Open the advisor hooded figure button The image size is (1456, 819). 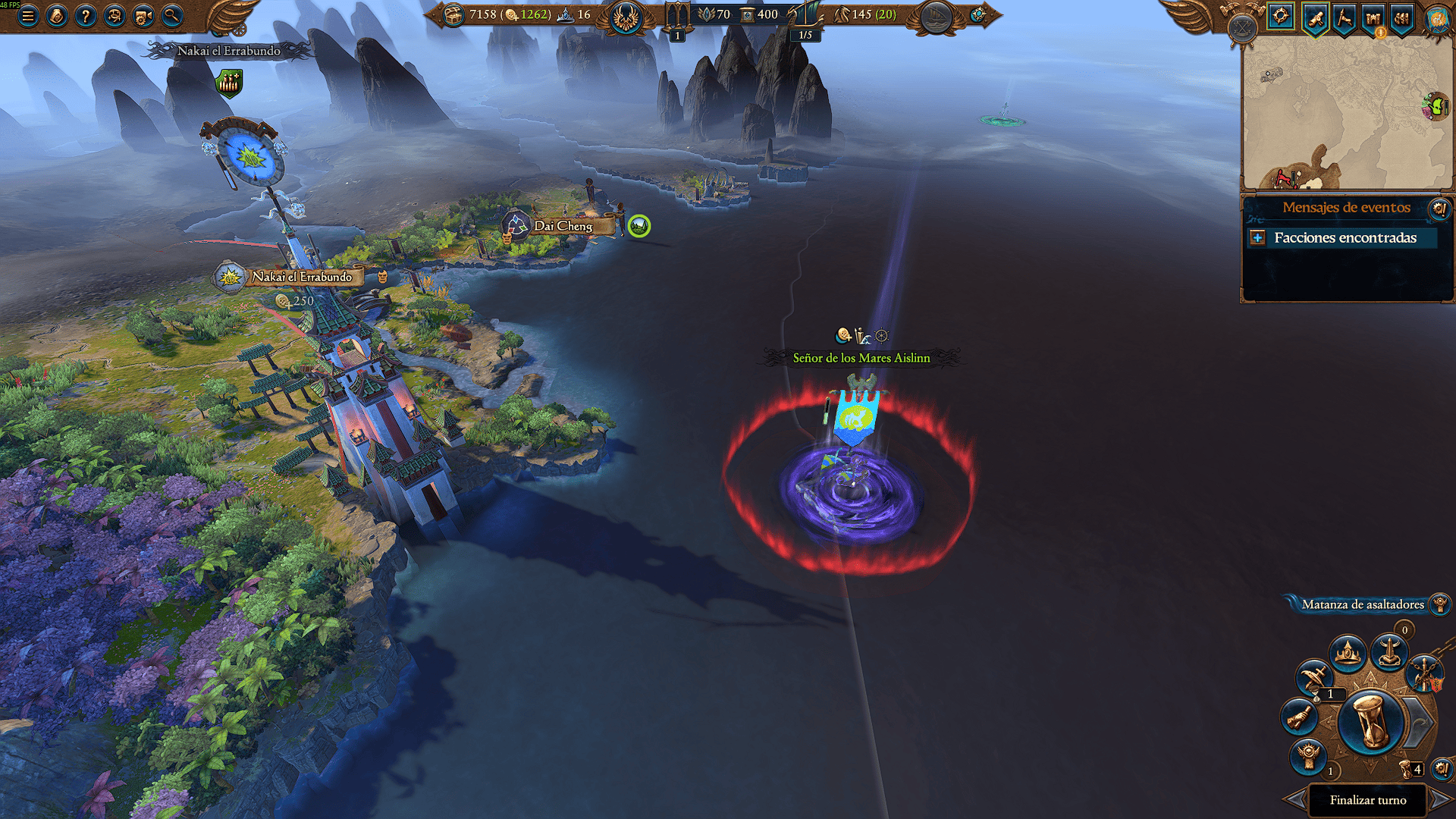(x=57, y=15)
